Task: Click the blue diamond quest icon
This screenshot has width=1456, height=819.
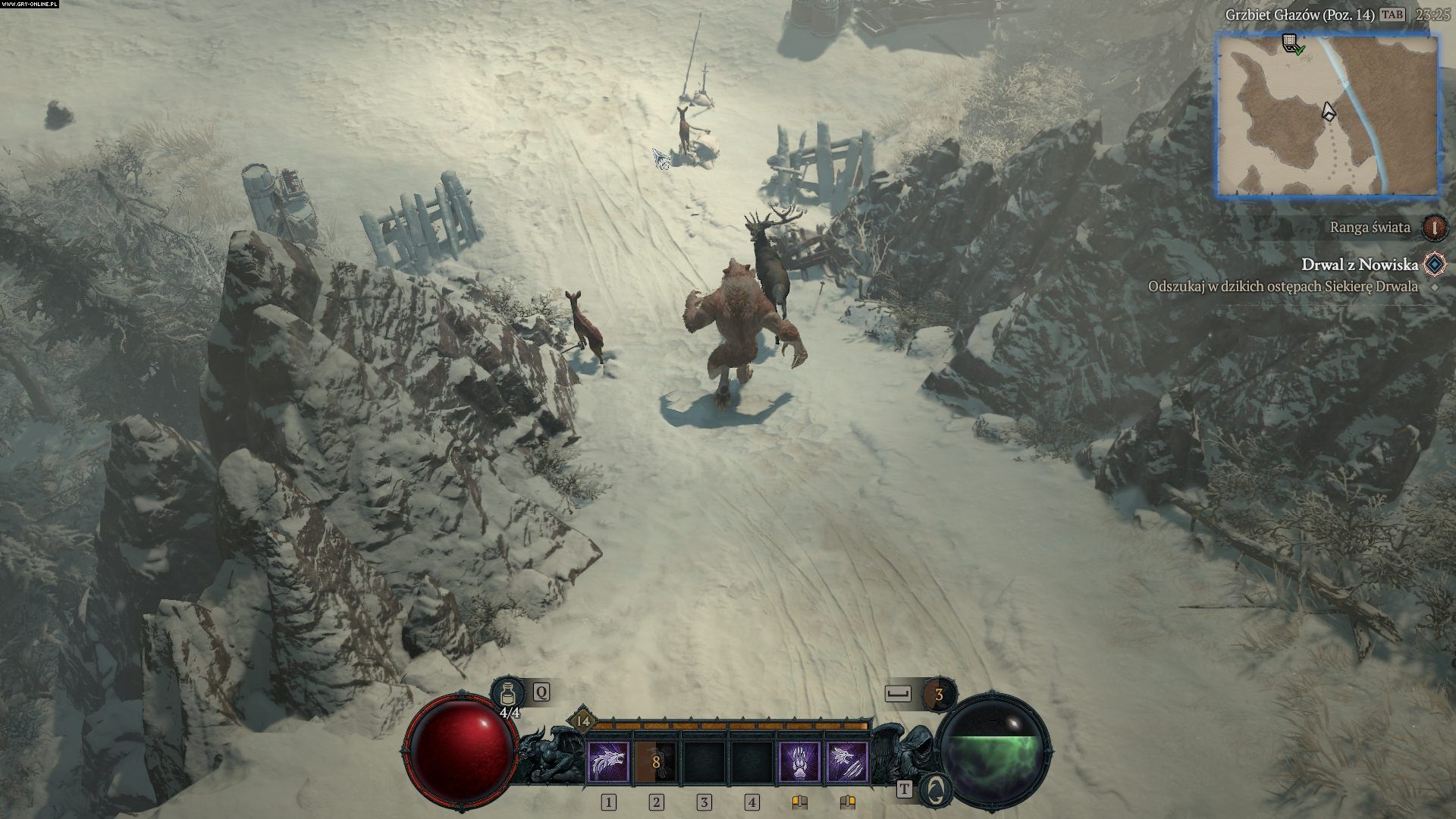Action: click(1434, 264)
